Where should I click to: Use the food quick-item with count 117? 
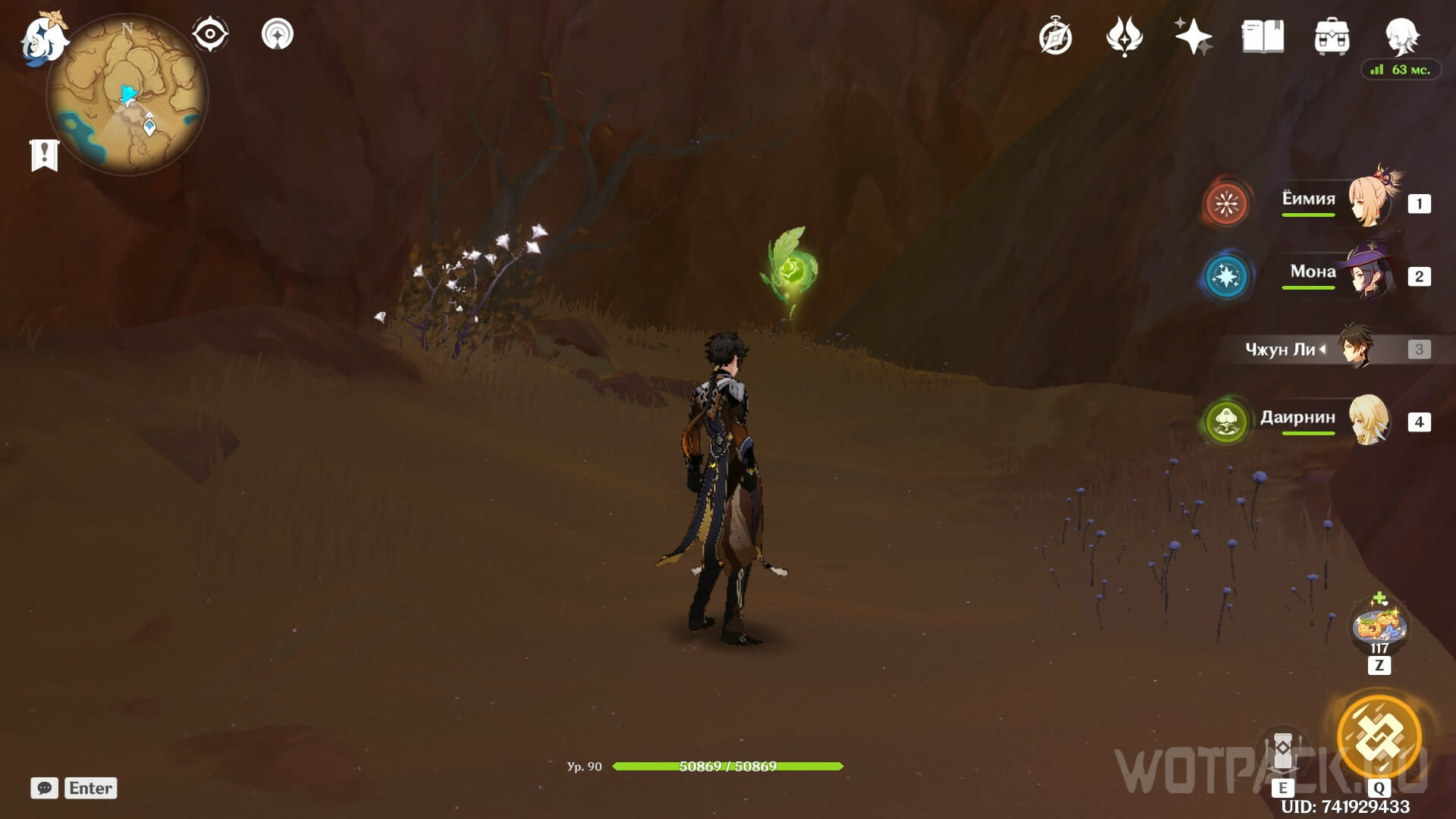tap(1379, 626)
